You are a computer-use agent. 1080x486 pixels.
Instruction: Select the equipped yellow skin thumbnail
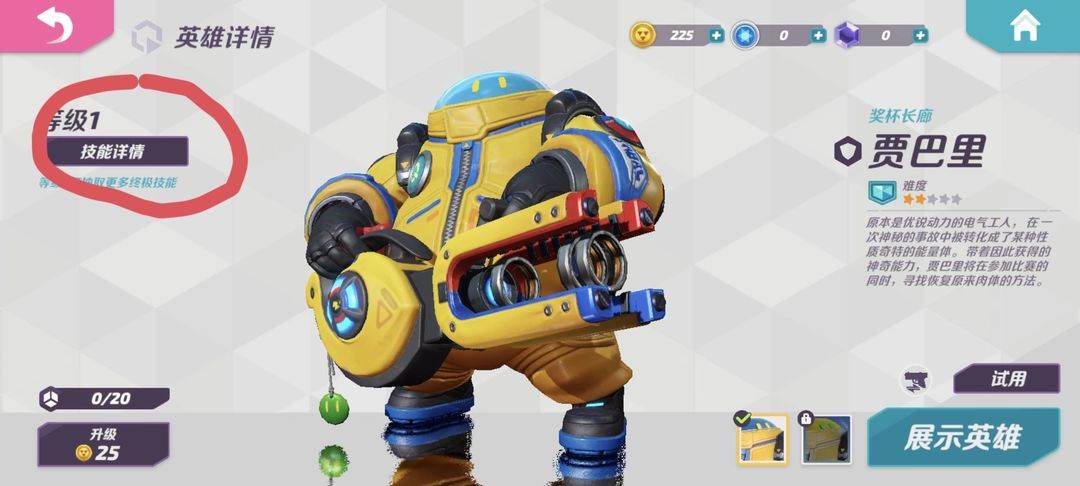(762, 440)
